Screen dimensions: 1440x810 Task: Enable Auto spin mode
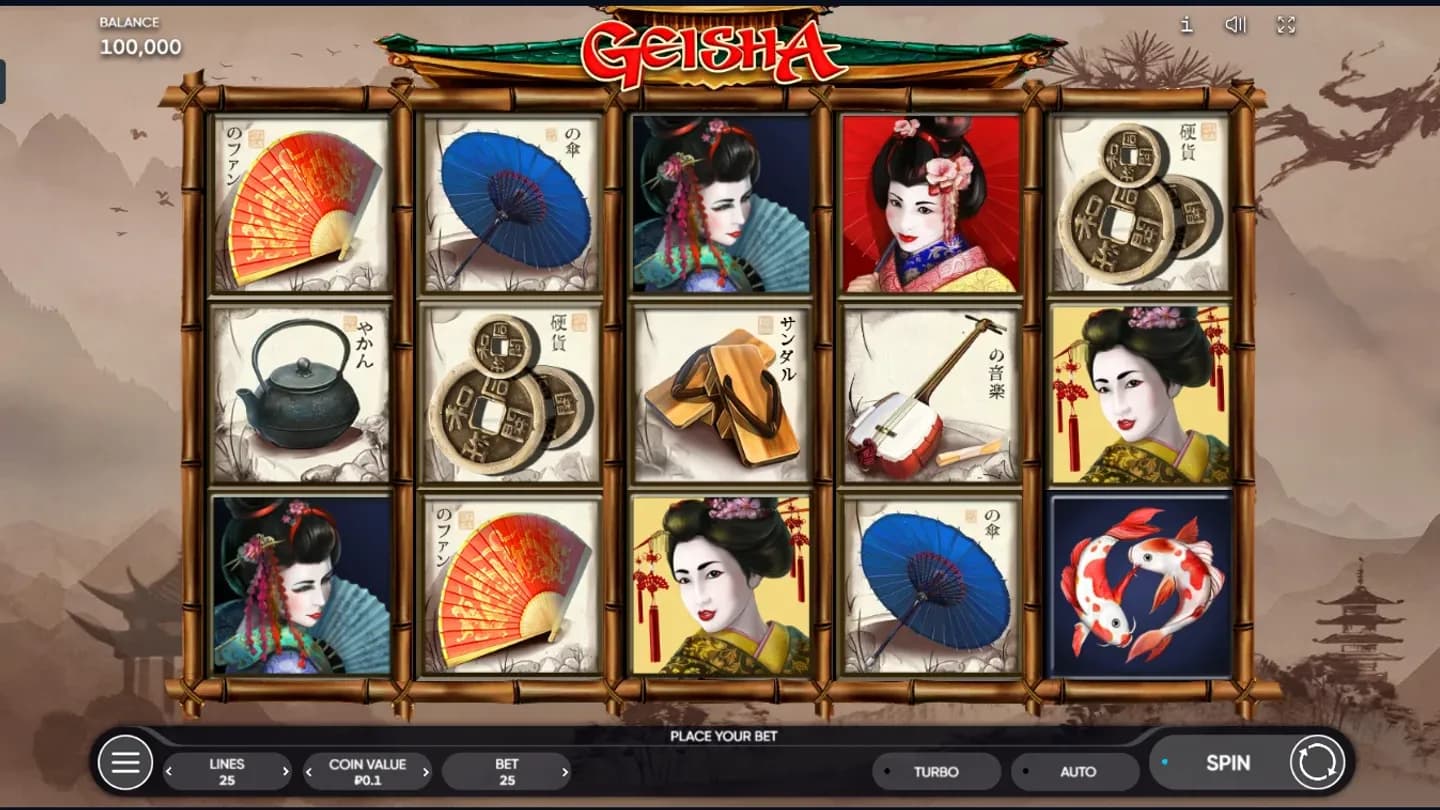[x=1076, y=771]
